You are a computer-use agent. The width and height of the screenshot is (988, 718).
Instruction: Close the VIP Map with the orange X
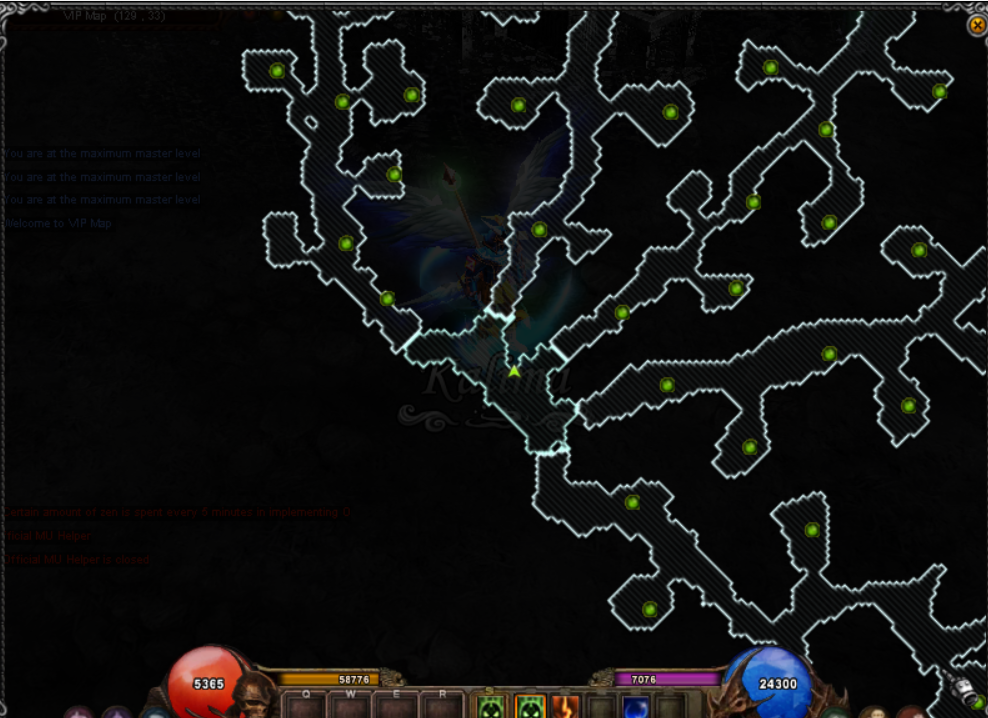click(x=977, y=25)
